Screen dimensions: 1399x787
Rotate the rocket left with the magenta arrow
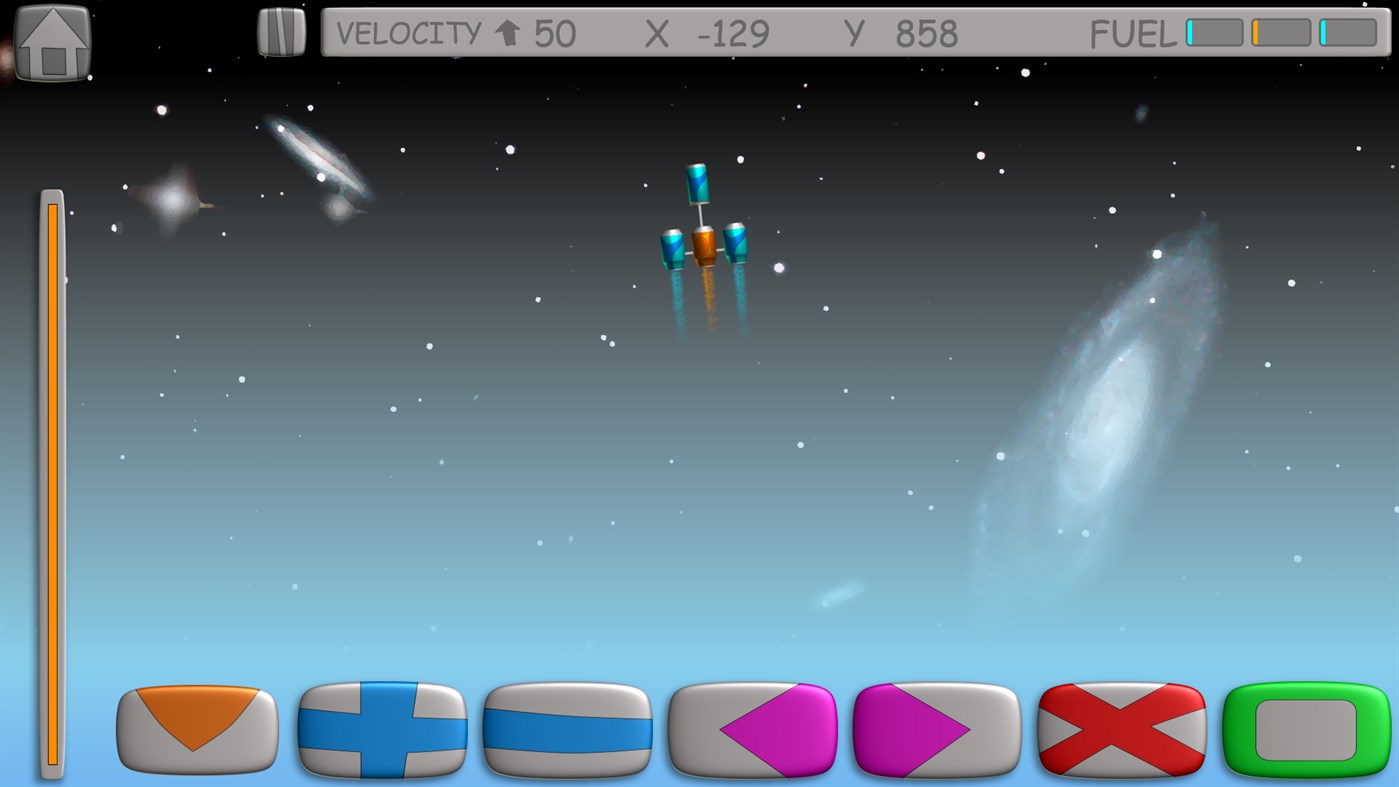click(752, 731)
